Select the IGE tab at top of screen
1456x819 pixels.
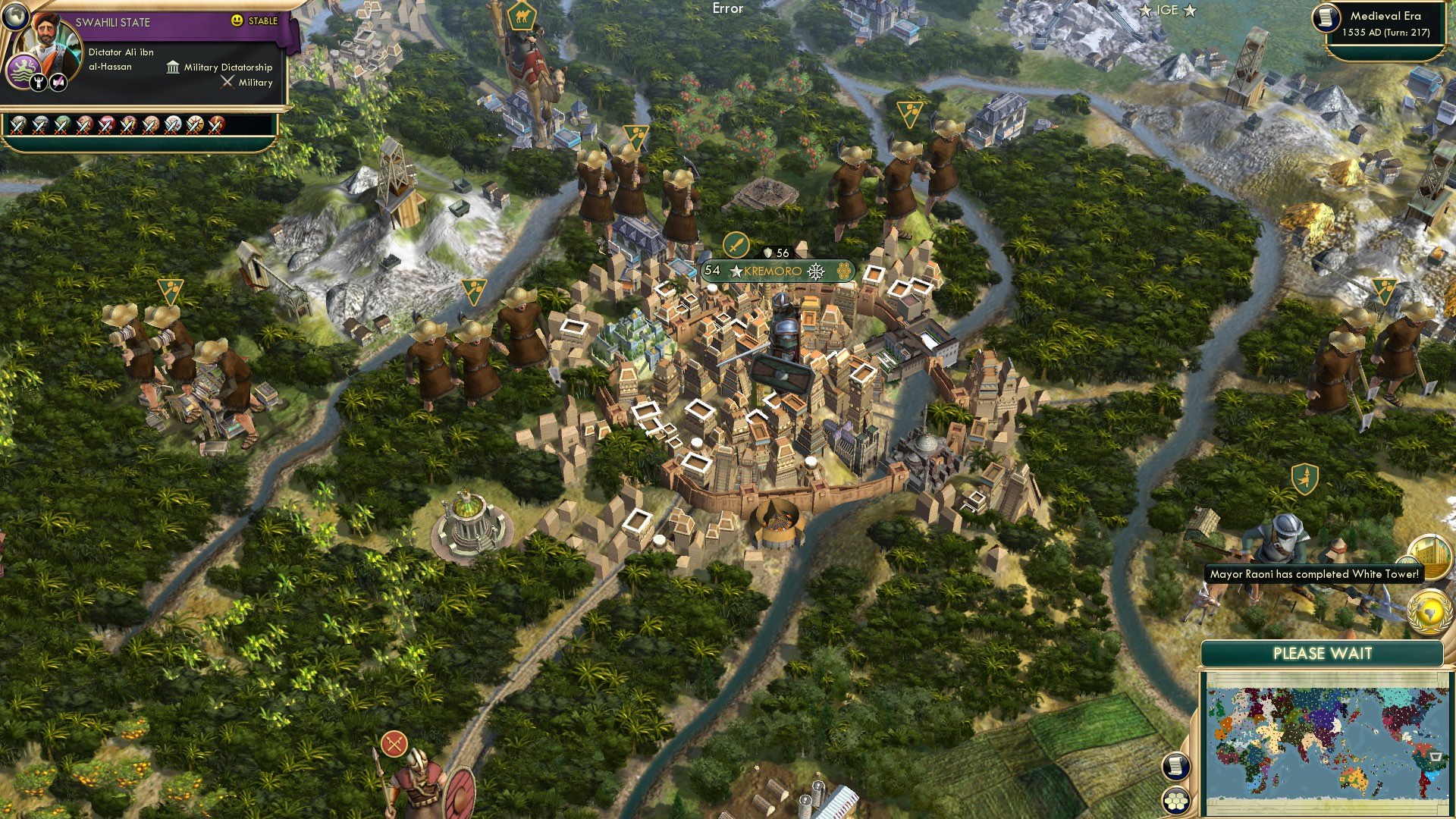1166,11
